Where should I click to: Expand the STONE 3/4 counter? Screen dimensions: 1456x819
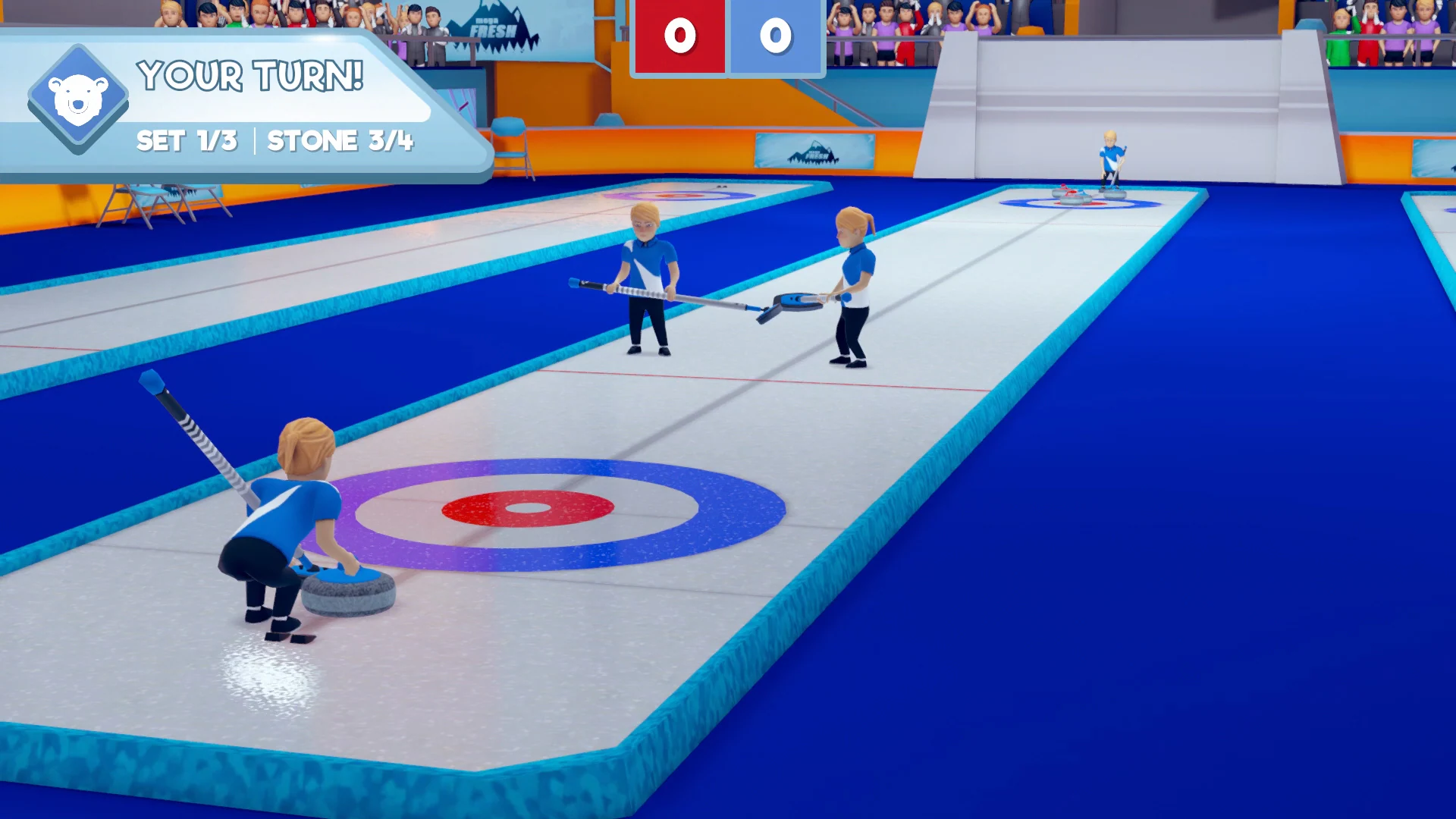[340, 141]
